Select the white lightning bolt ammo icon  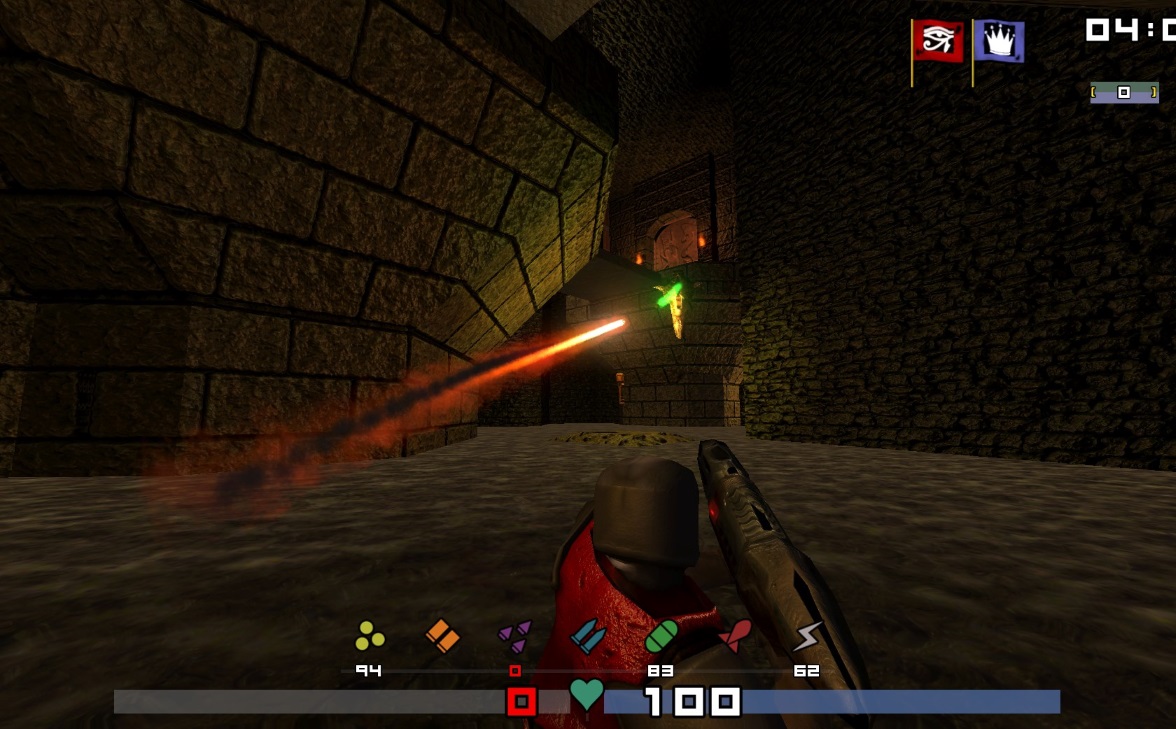click(807, 635)
